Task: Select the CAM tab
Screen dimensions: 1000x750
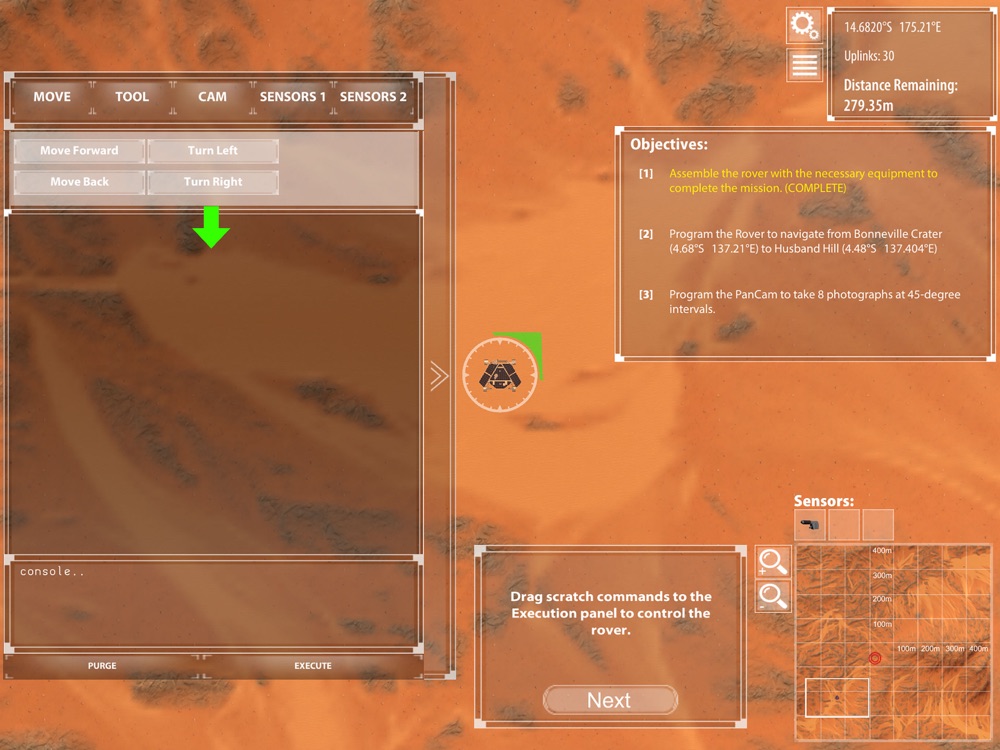Action: point(212,97)
